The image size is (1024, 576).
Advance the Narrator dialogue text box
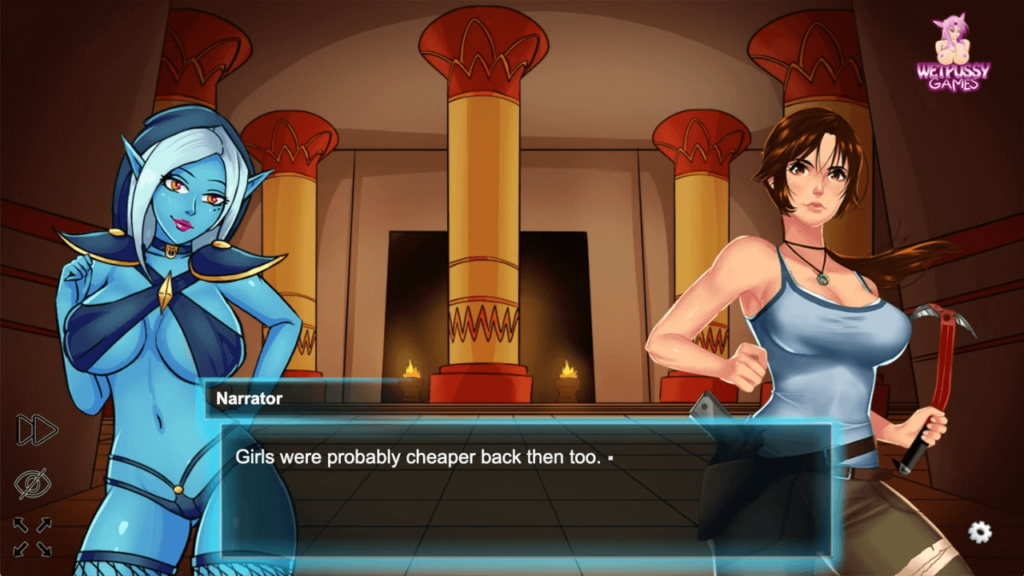[x=526, y=487]
